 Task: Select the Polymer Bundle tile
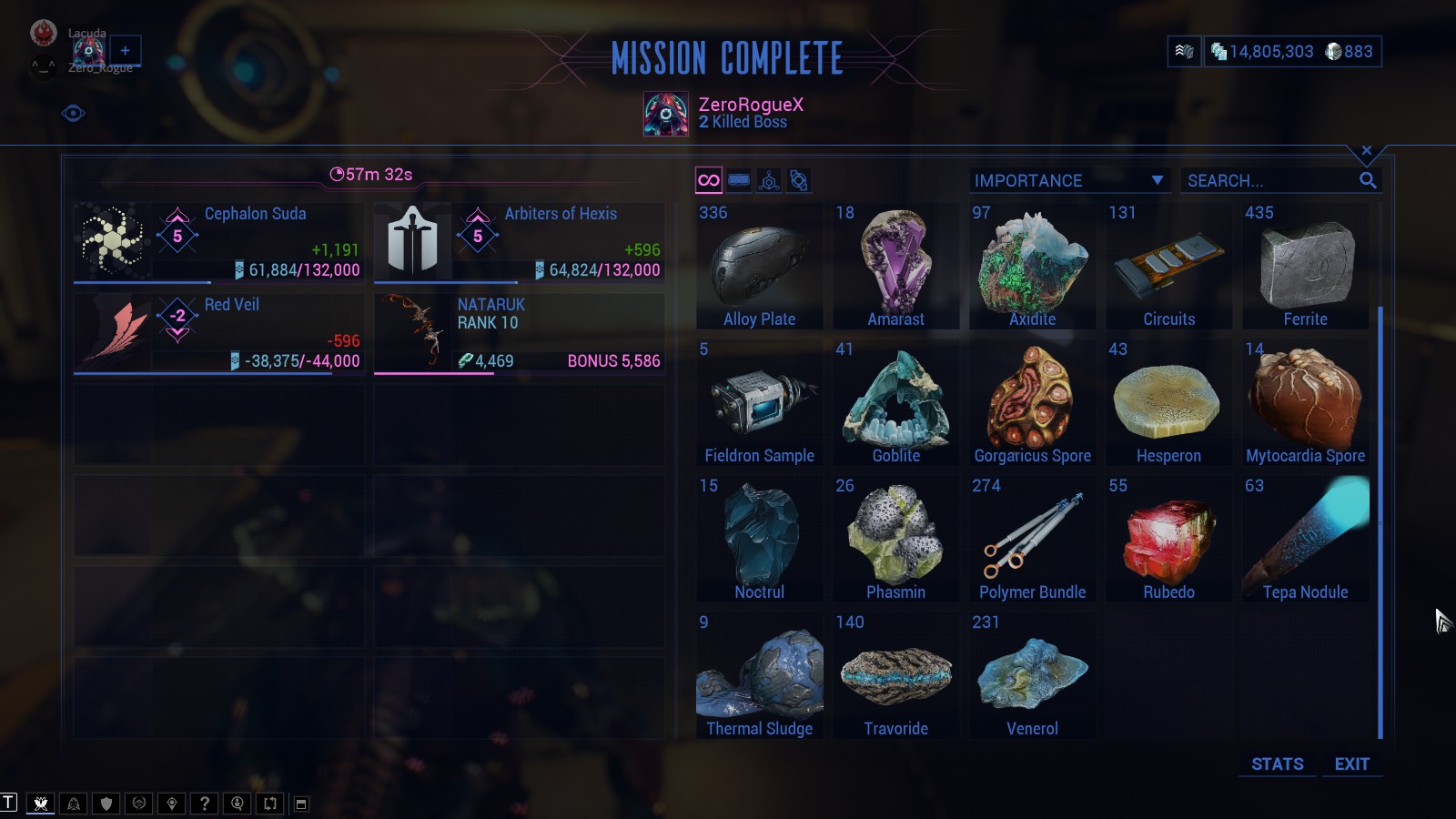click(1033, 539)
